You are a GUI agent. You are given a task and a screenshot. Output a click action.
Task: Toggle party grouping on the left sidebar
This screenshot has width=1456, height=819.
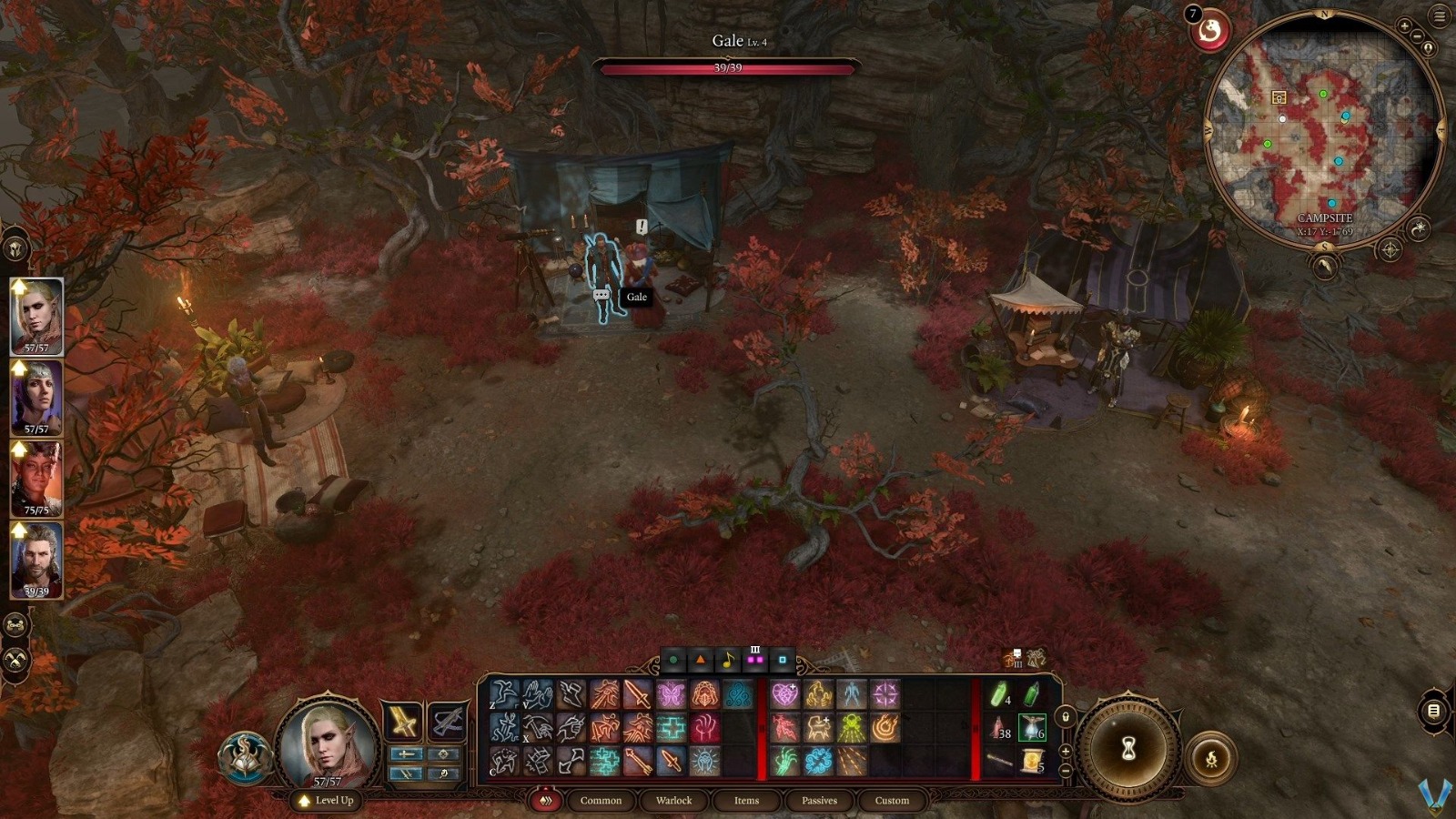15,625
